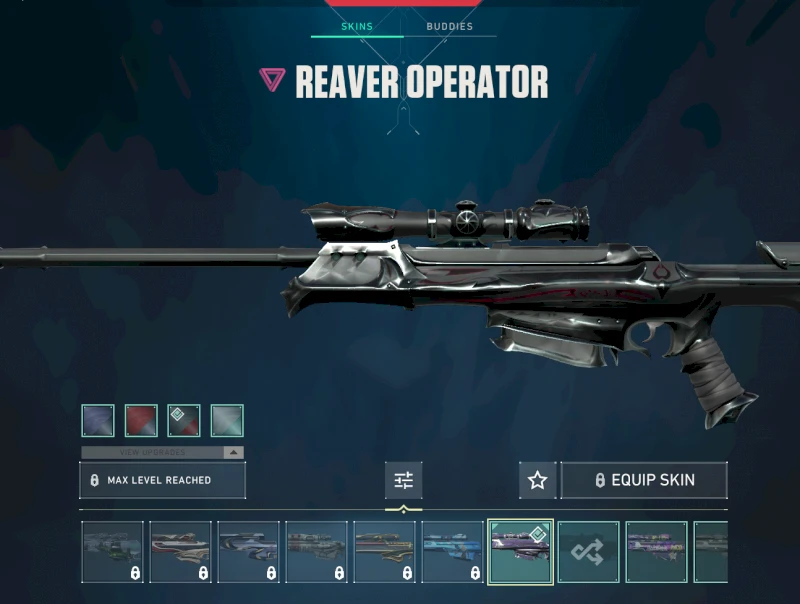Select the light blue locked Operator skin

coord(452,552)
